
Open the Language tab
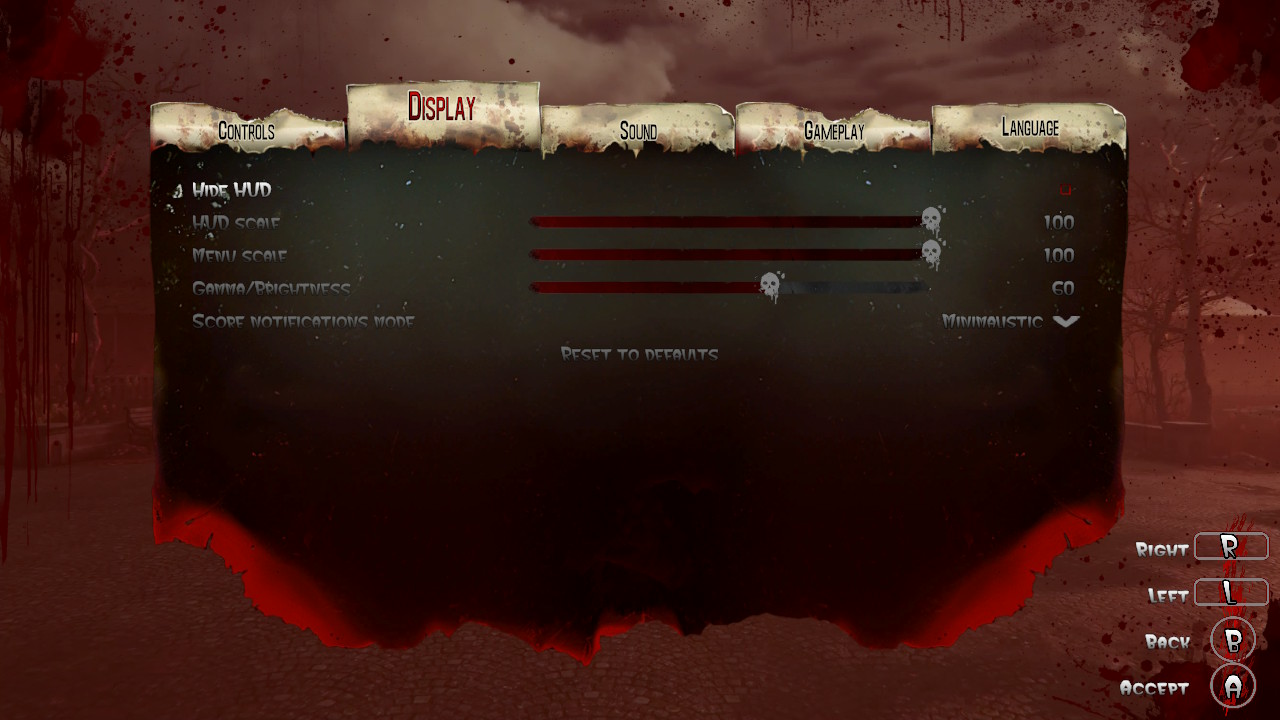point(1029,128)
